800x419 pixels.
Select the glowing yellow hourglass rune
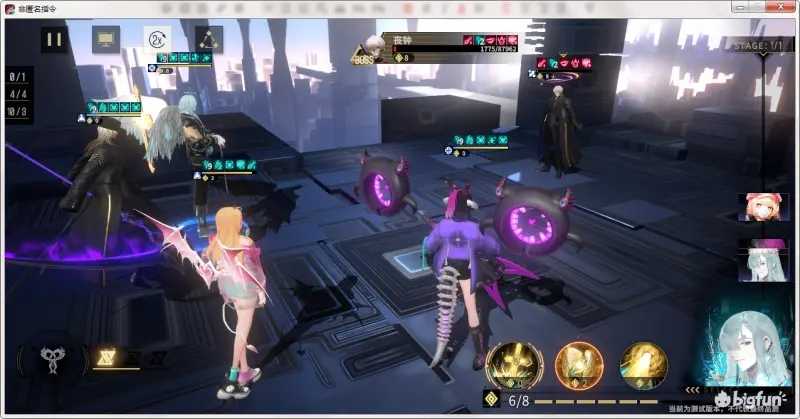104,357
